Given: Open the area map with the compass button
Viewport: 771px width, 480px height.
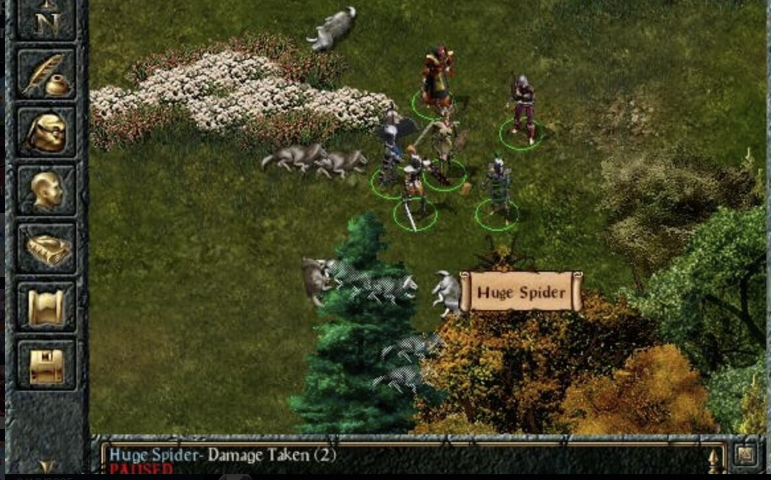Looking at the screenshot, I should point(46,18).
